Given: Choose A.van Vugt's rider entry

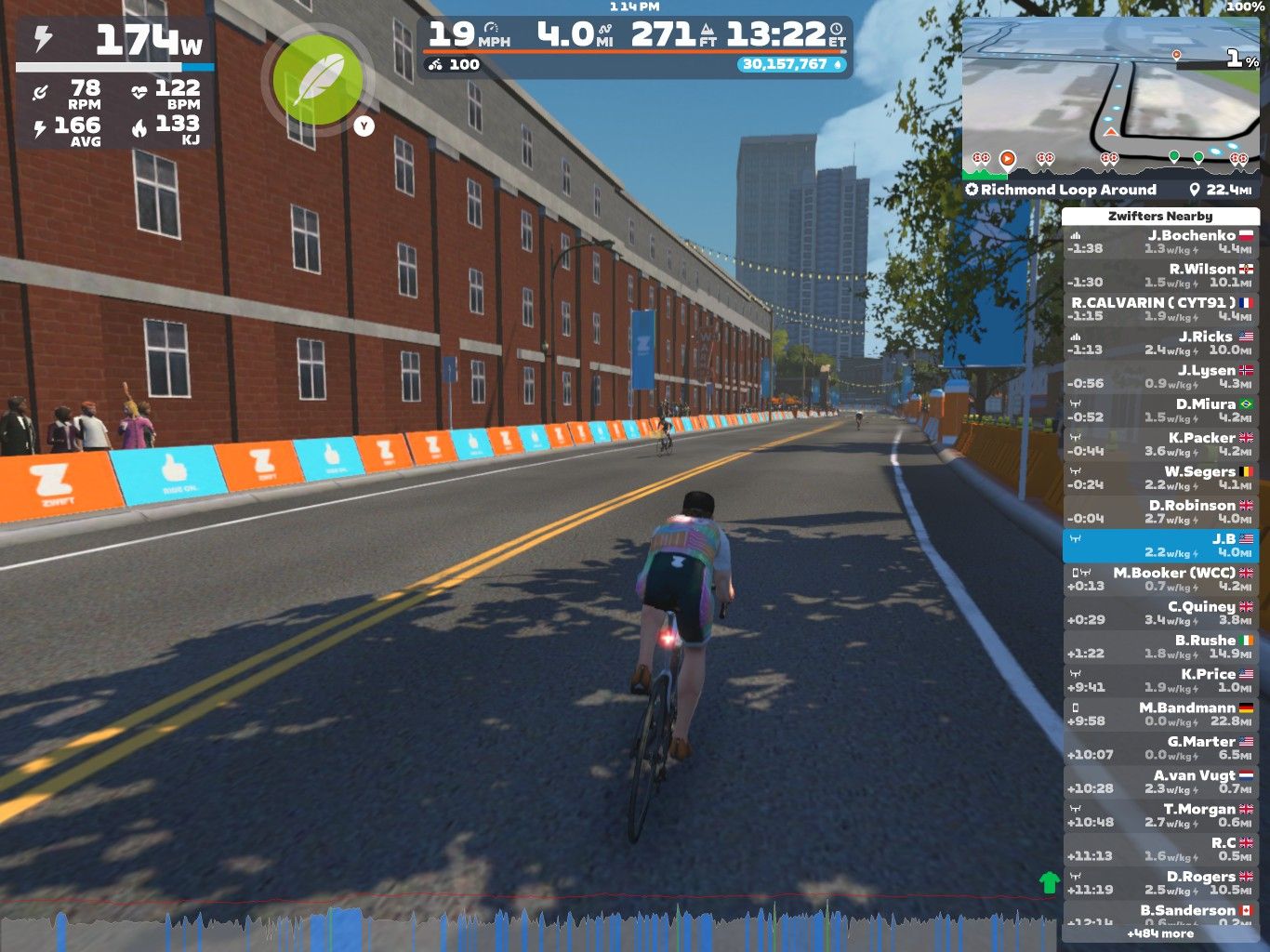Looking at the screenshot, I should tap(1160, 782).
